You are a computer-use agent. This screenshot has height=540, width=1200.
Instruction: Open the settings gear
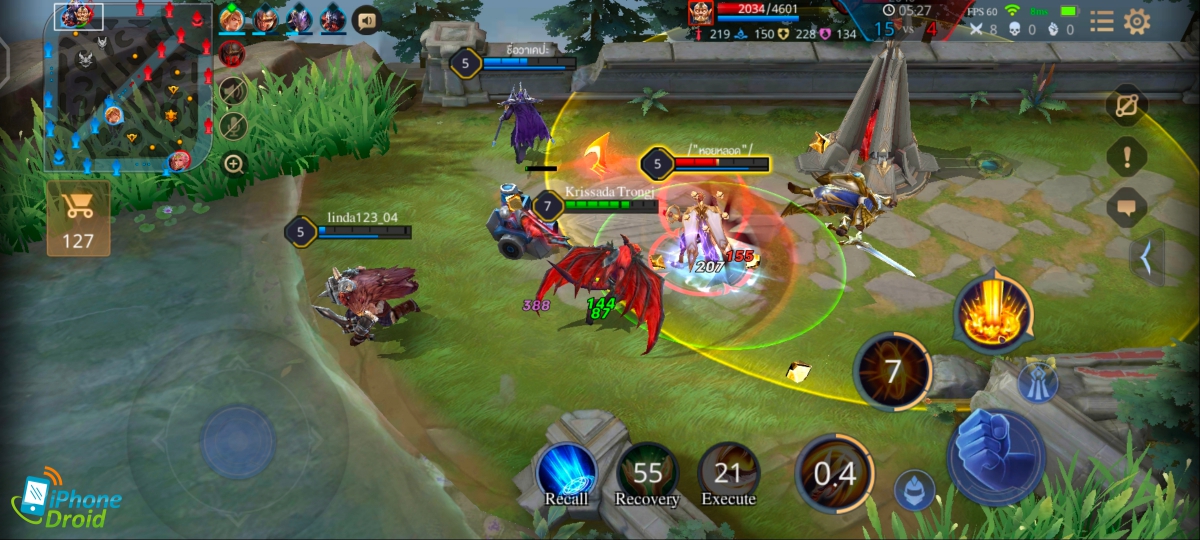[x=1137, y=21]
